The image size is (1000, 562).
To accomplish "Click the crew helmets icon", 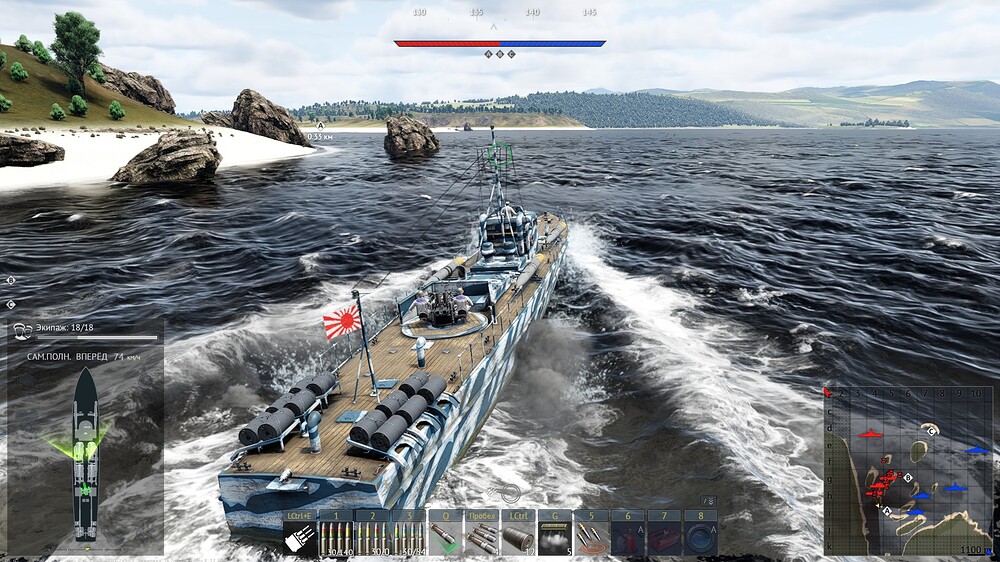I will click(x=21, y=329).
